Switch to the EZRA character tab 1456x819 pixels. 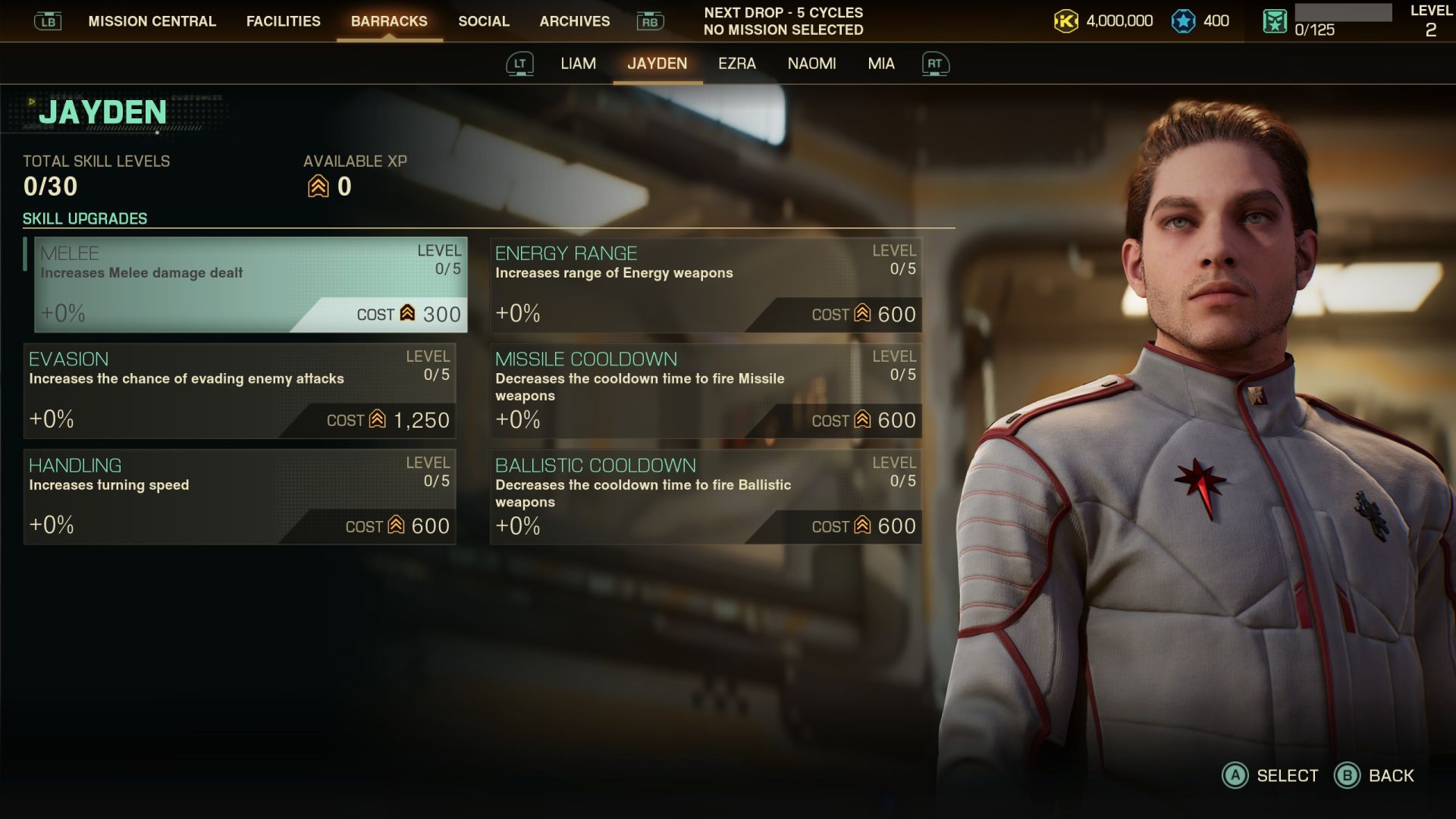pyautogui.click(x=738, y=64)
